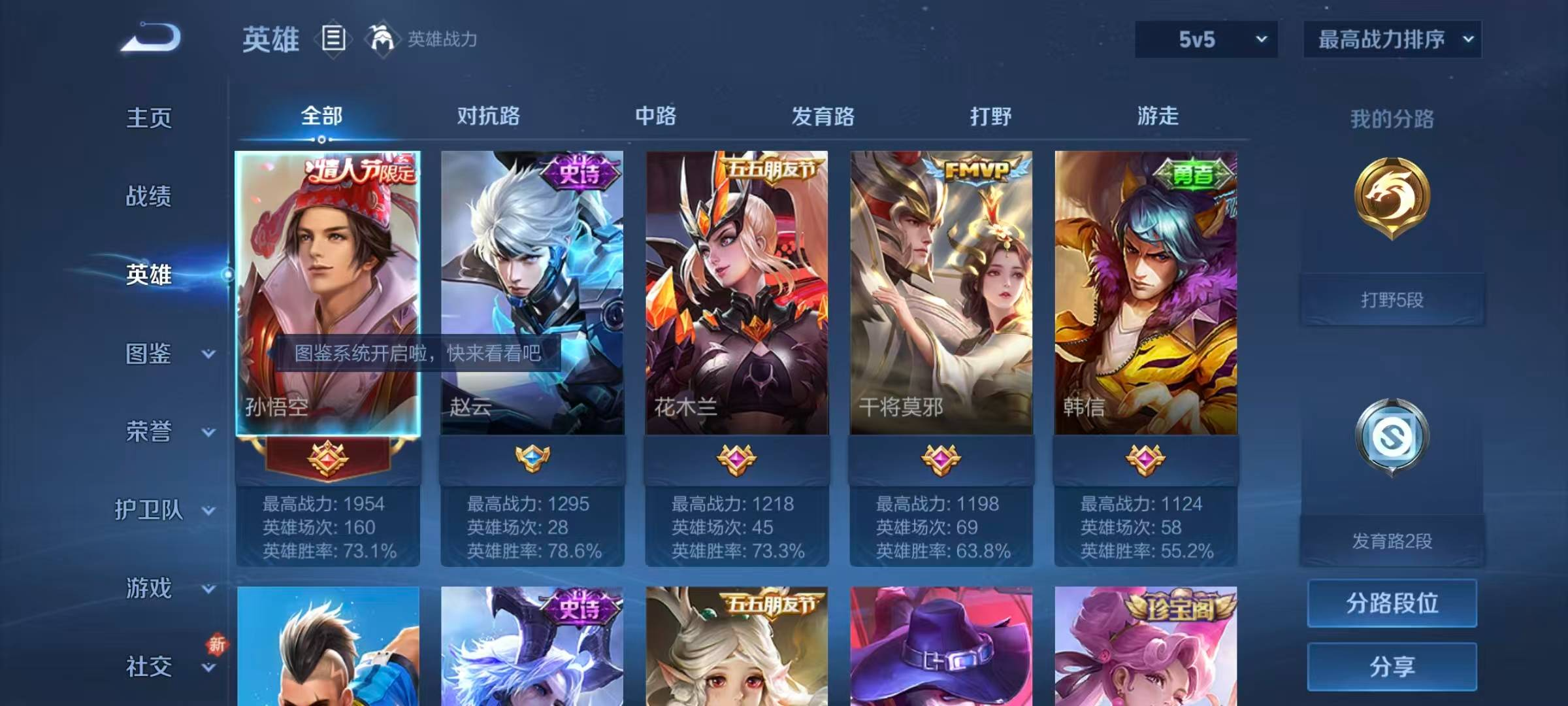Open the 最高战力排序 sorting dropdown
Viewport: 1568px width, 706px height.
[x=1392, y=39]
